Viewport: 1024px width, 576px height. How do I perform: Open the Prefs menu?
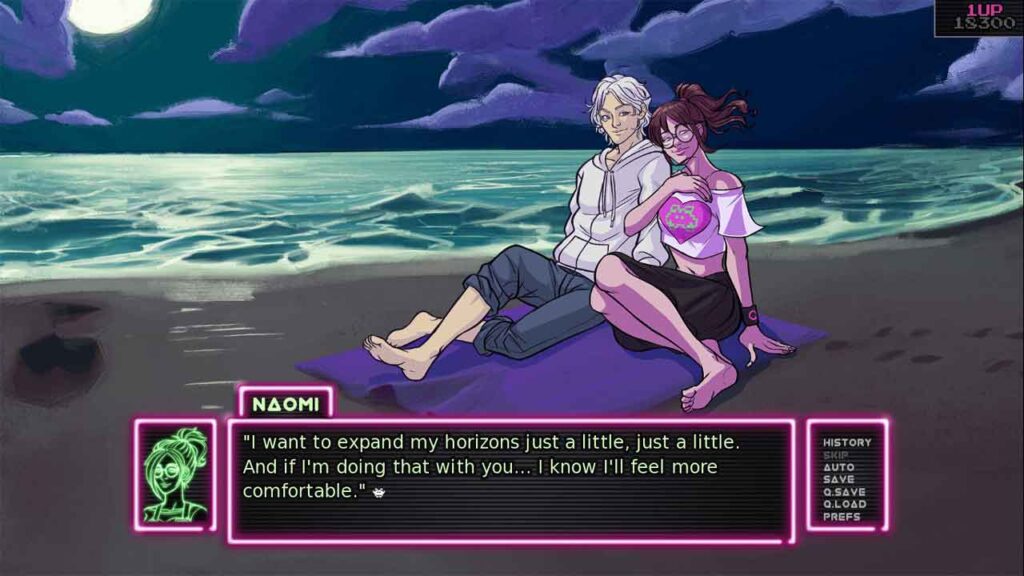tap(841, 517)
